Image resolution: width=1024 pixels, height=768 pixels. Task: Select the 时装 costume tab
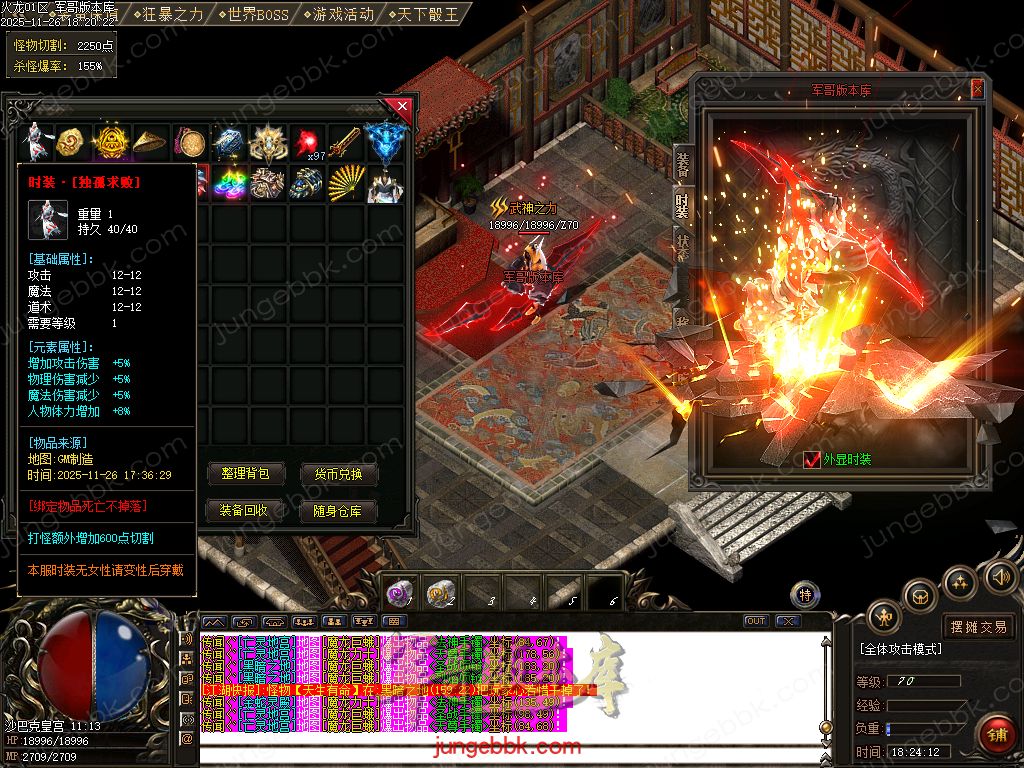click(682, 206)
